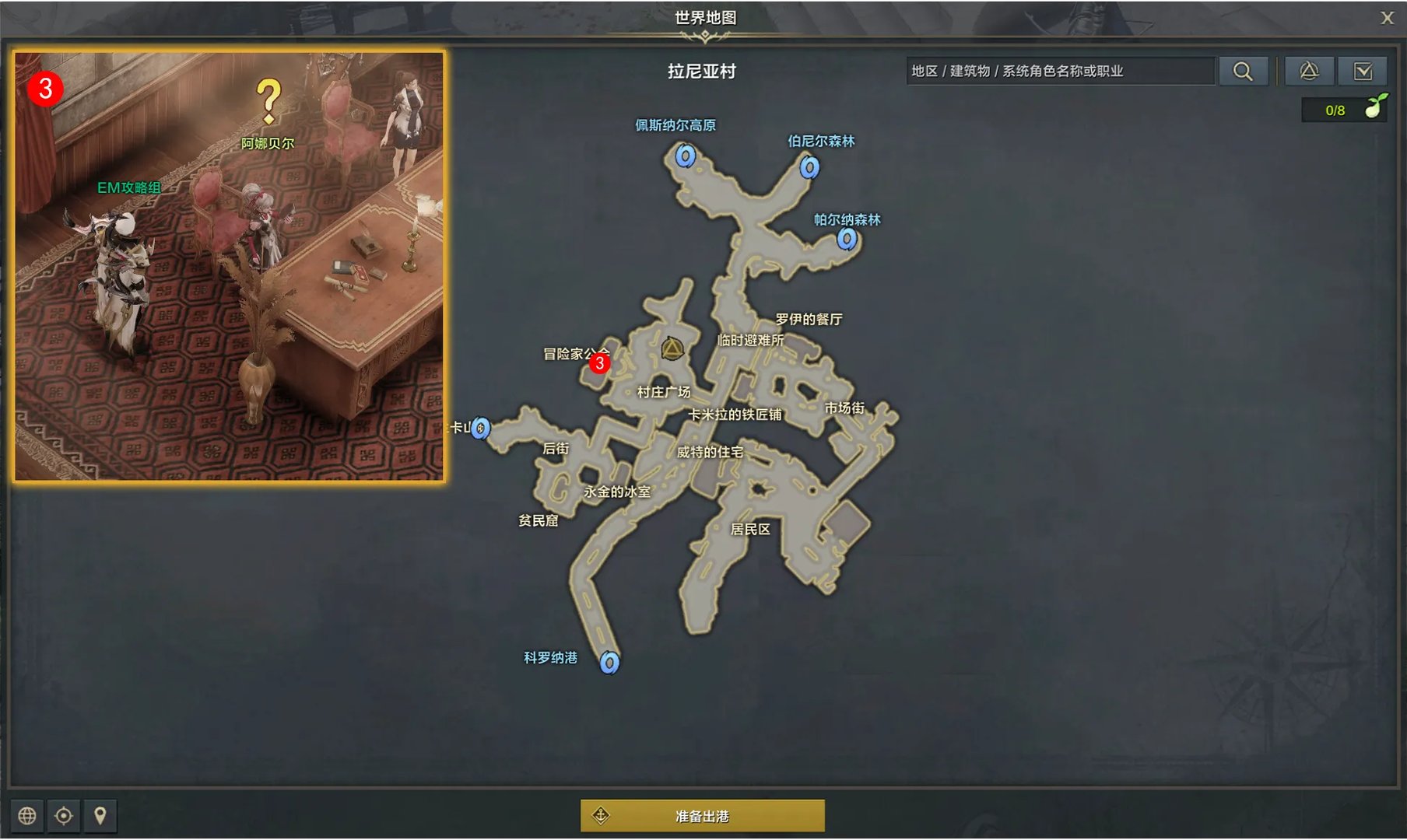
Task: Click the 科罗纳港 portal marker
Action: pos(609,662)
